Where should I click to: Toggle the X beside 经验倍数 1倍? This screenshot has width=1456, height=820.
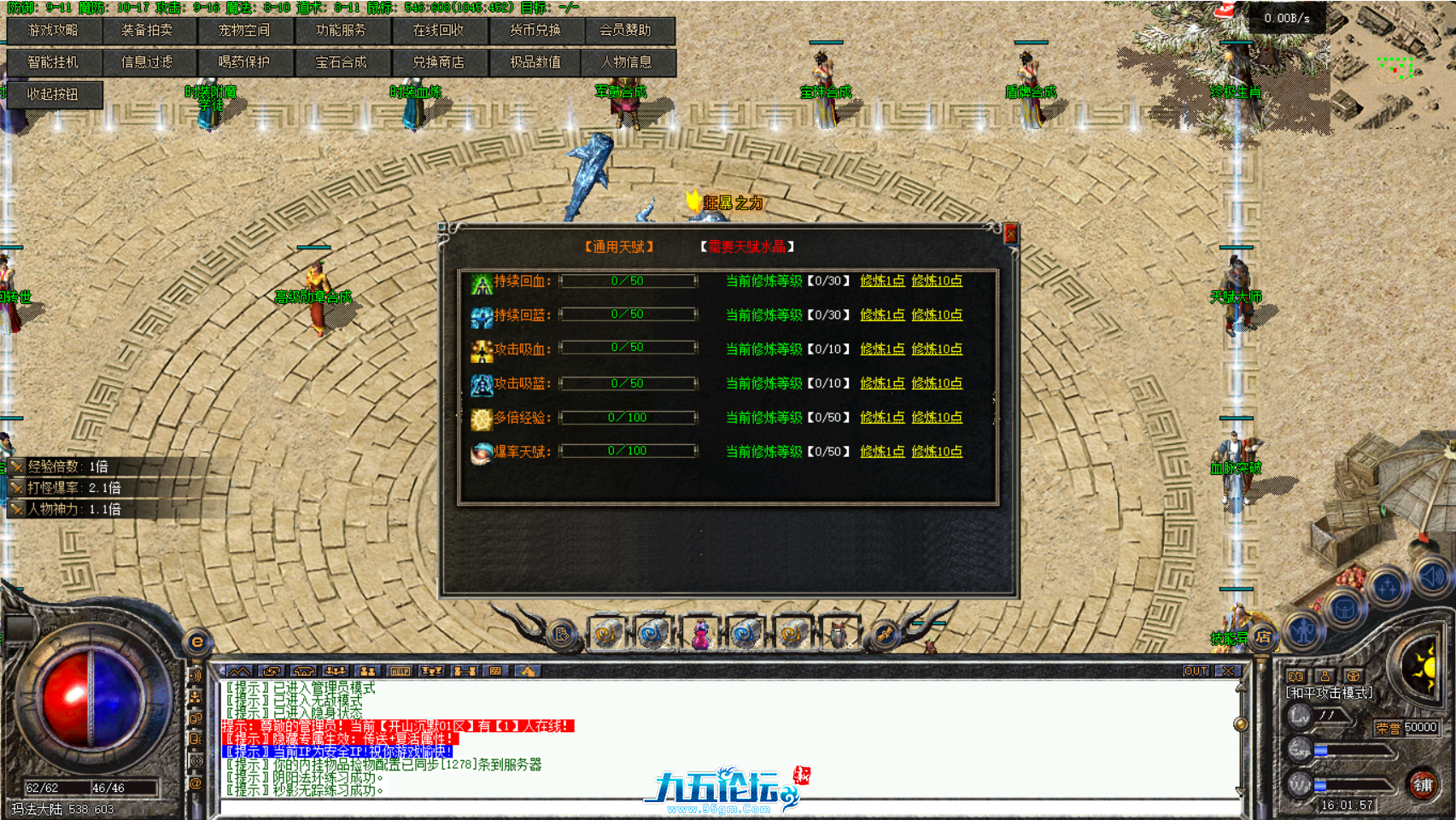coord(16,467)
